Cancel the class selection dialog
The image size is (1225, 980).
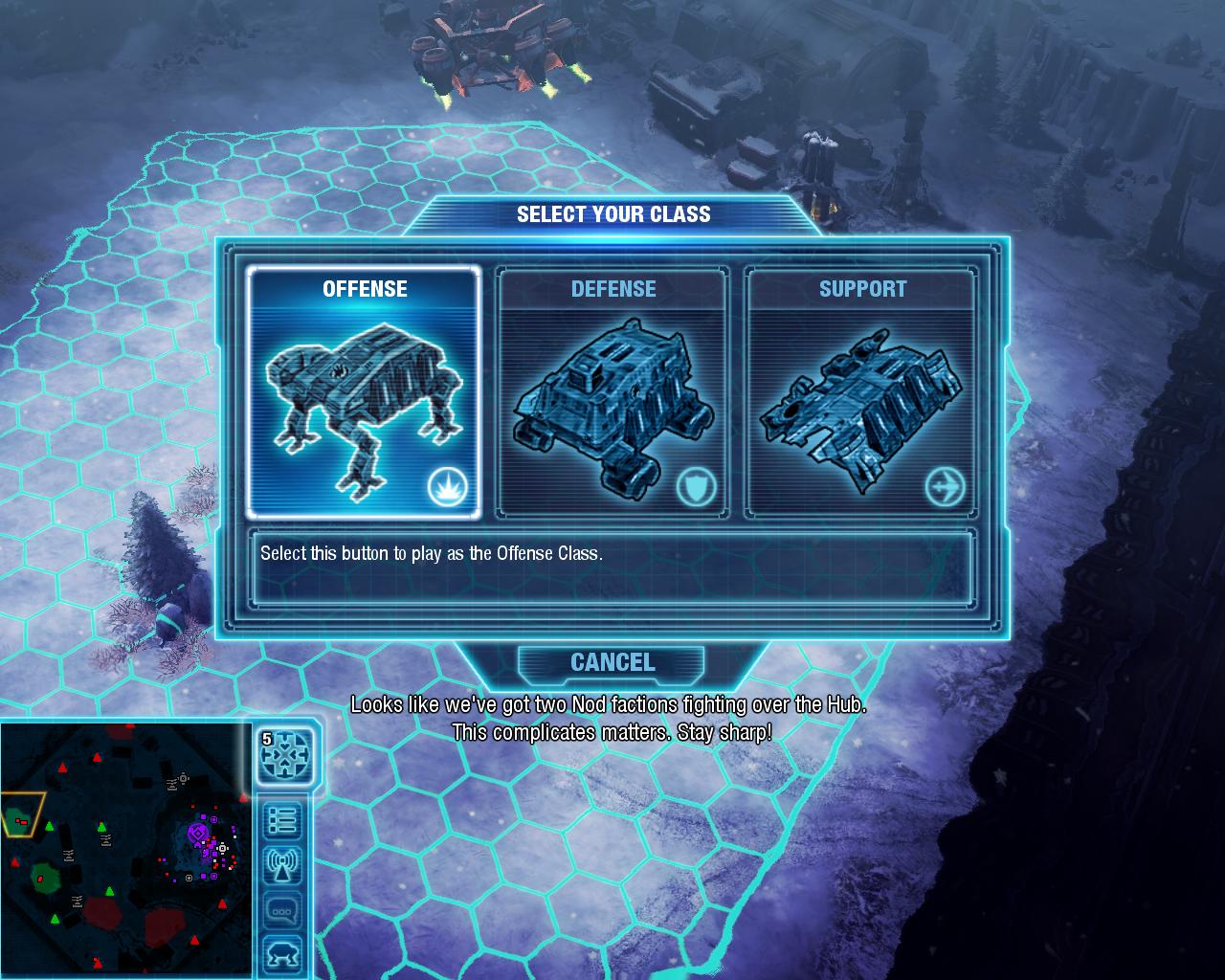click(612, 662)
